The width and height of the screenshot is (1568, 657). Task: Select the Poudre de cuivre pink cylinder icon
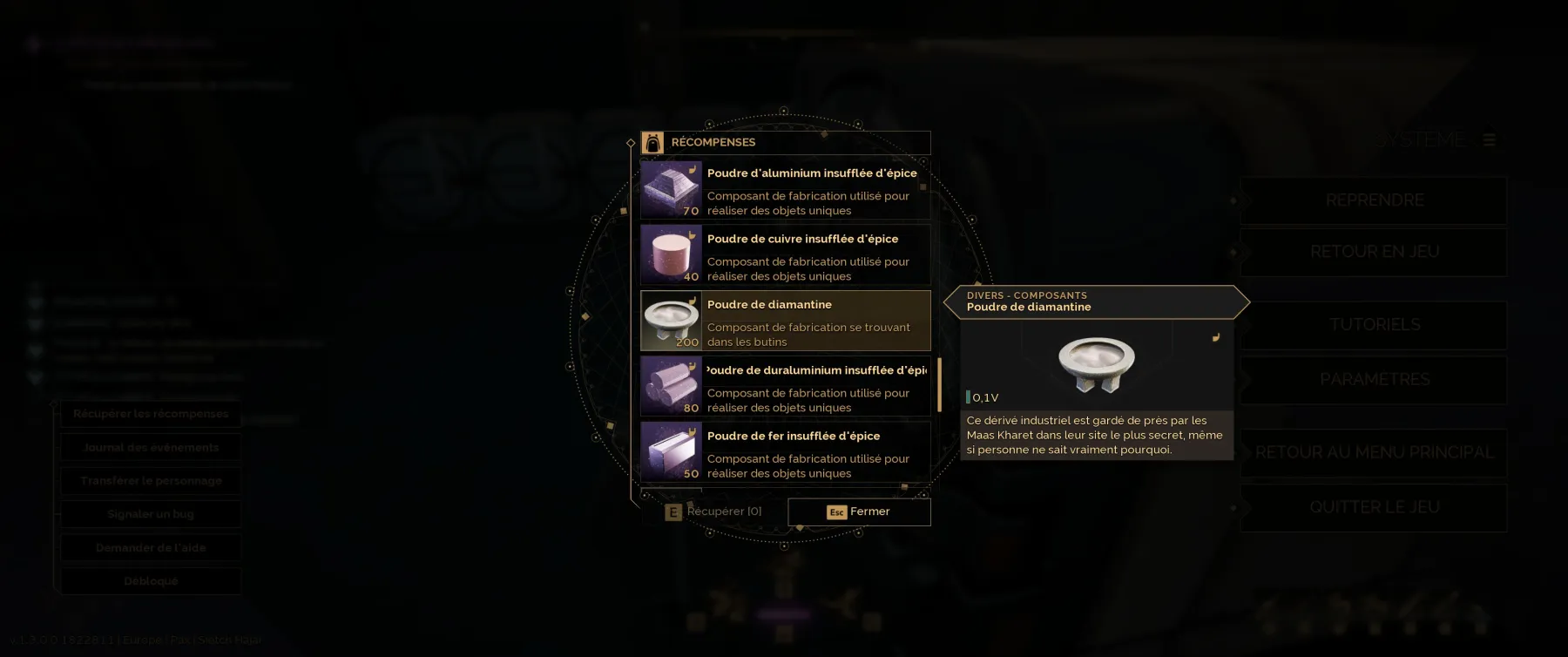671,254
